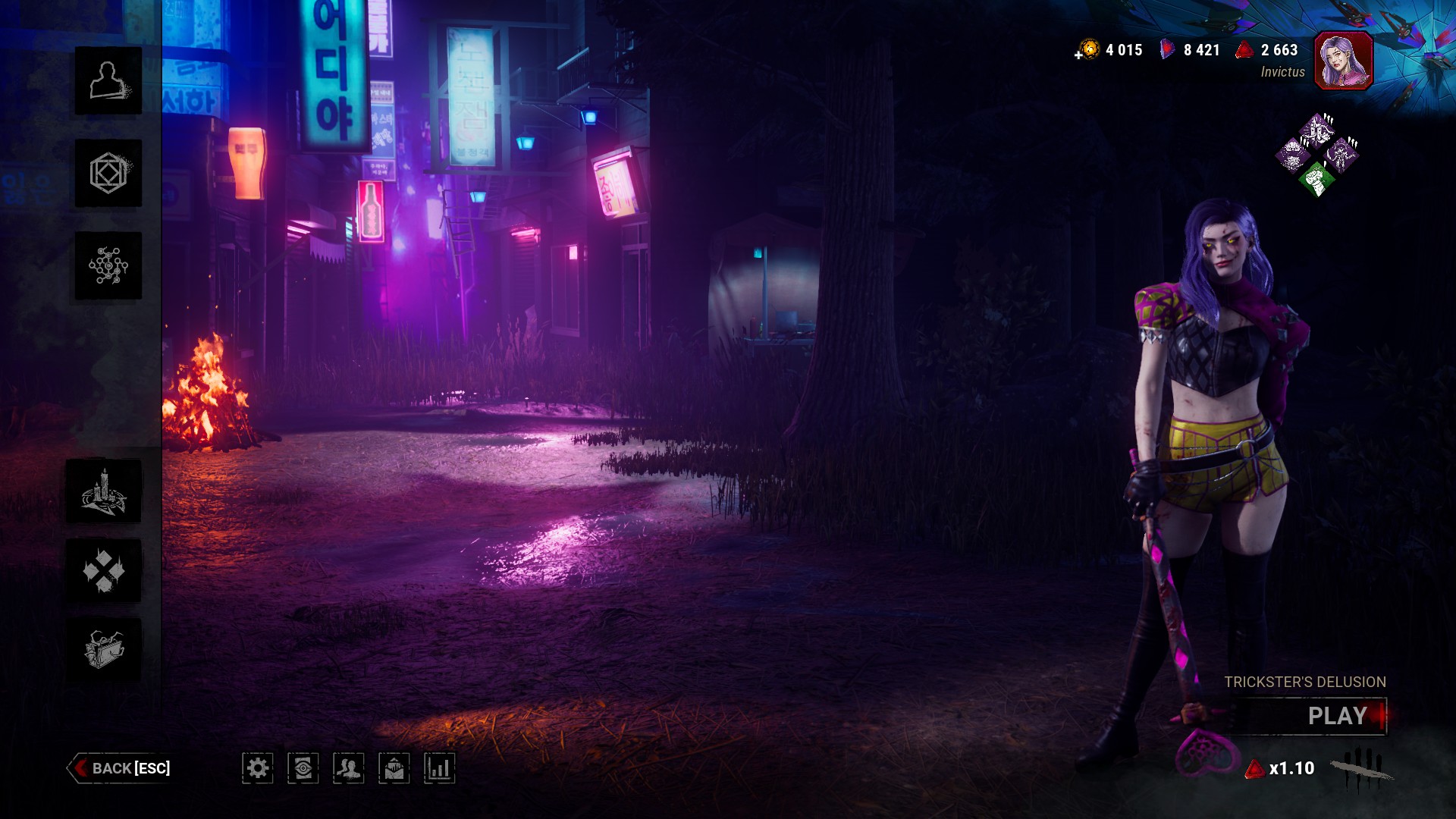Open the hexagon loadout menu
The width and height of the screenshot is (1456, 819).
point(108,173)
